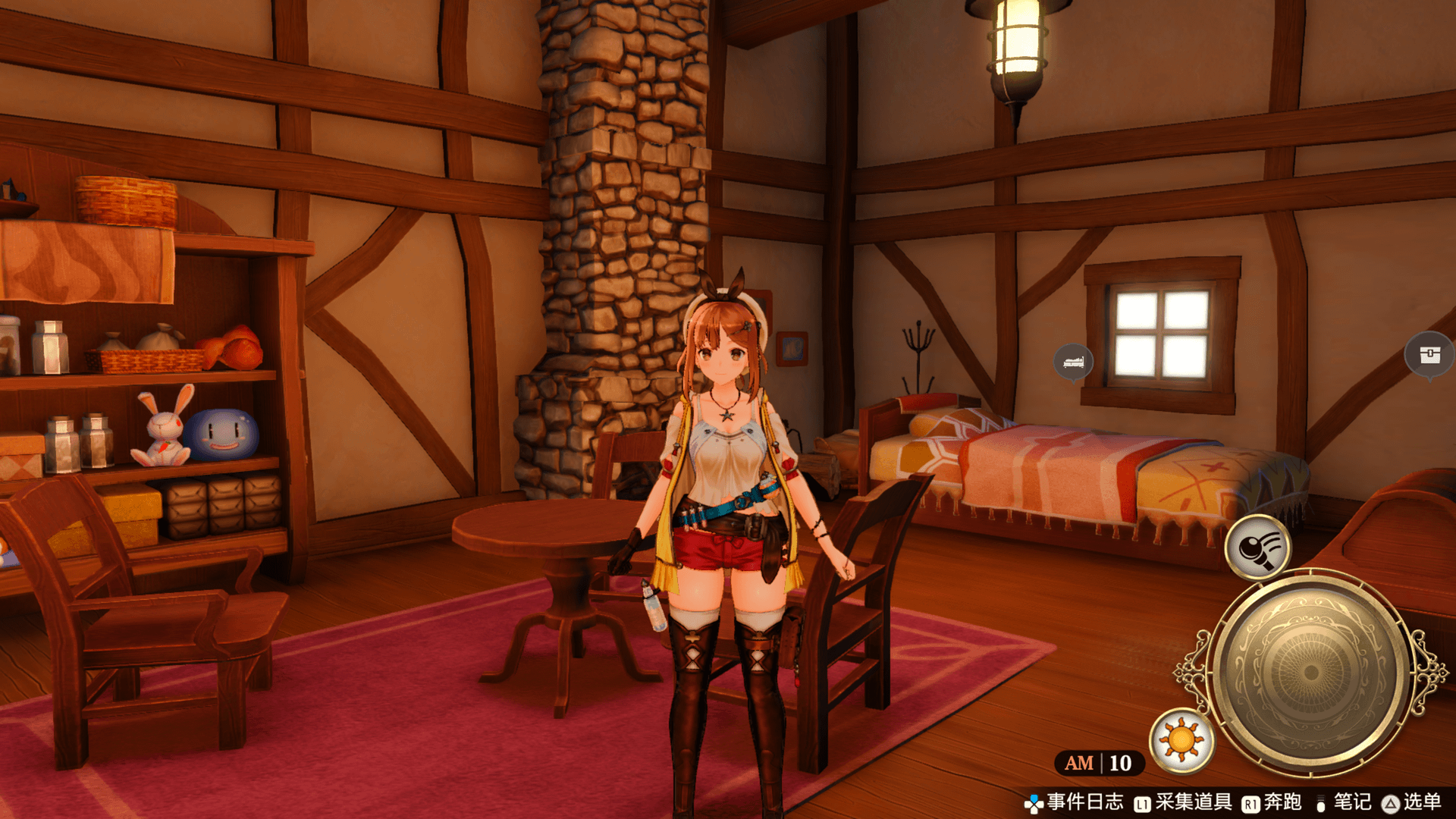Image resolution: width=1456 pixels, height=819 pixels.
Task: Click the sun daytime weather icon
Action: click(1181, 740)
